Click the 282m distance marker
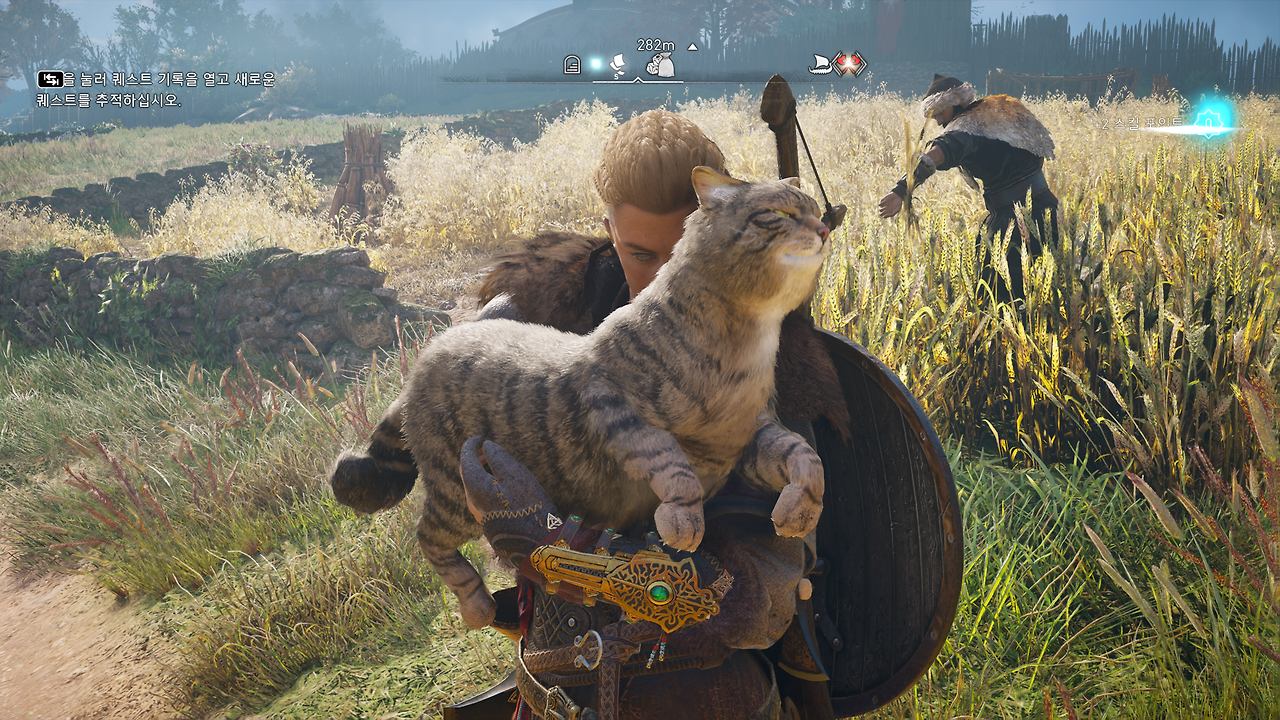 [655, 43]
